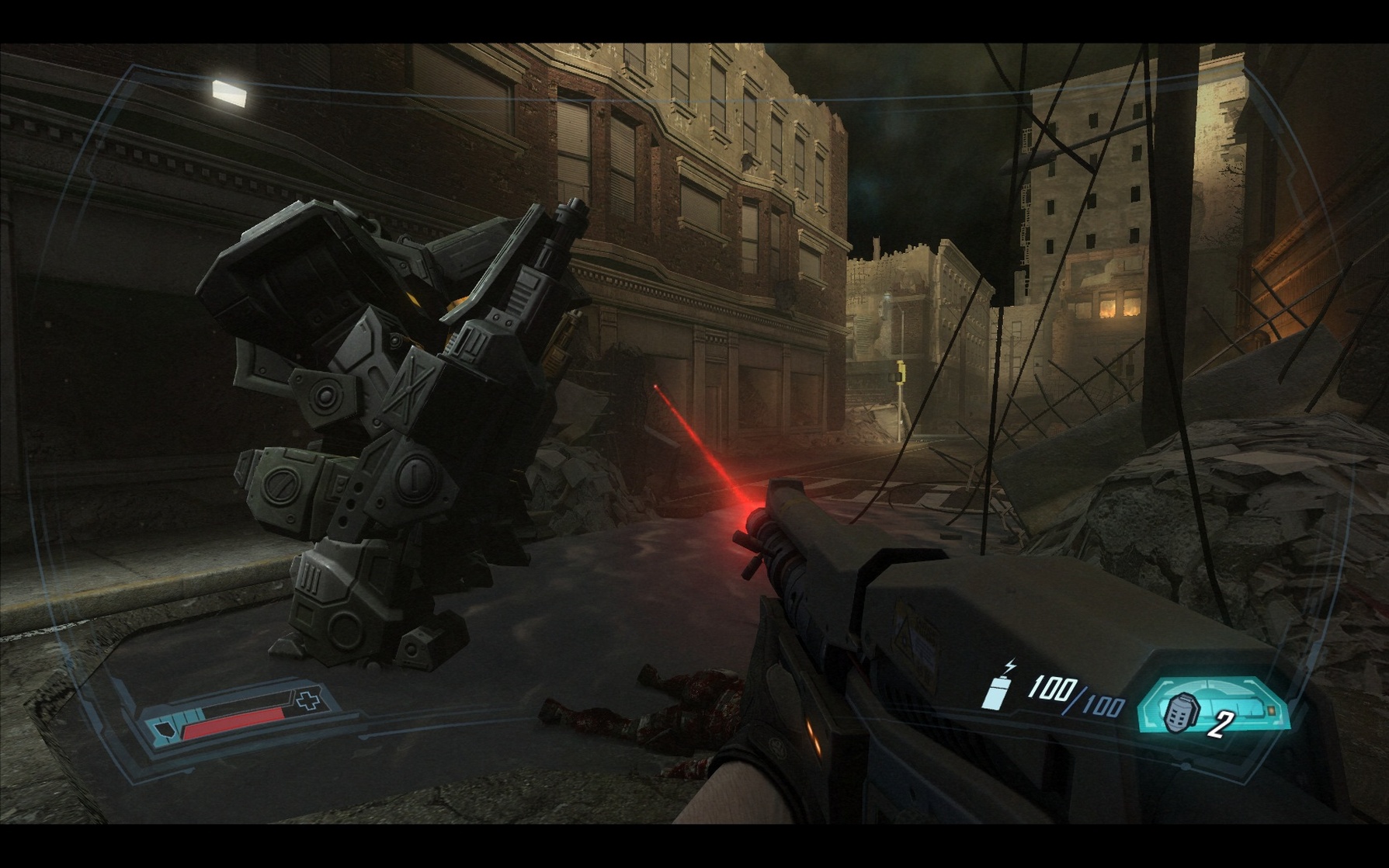This screenshot has width=1389, height=868.
Task: Click the number 2 grenade count
Action: pos(1221,724)
